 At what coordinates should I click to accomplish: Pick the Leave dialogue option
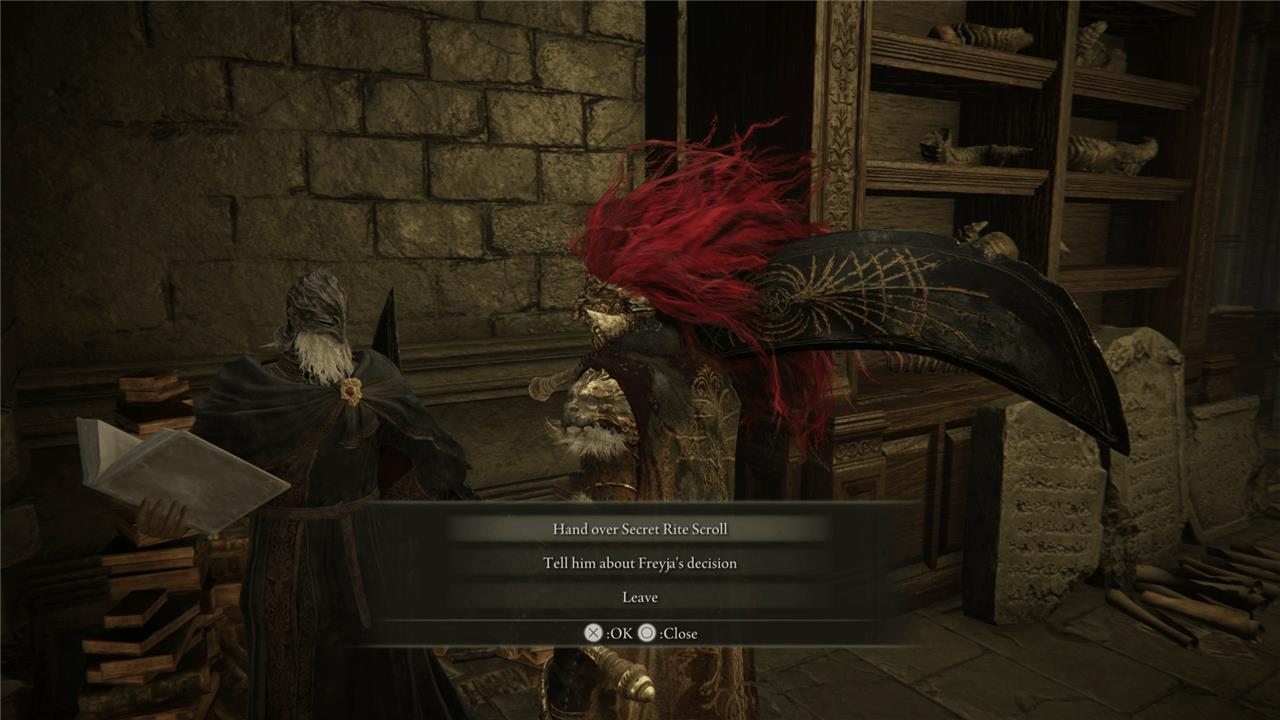click(640, 597)
